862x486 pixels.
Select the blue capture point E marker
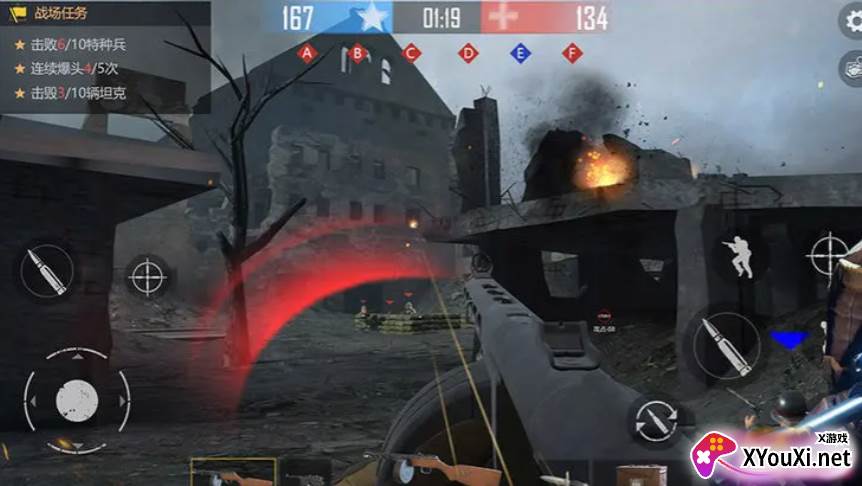tap(520, 53)
